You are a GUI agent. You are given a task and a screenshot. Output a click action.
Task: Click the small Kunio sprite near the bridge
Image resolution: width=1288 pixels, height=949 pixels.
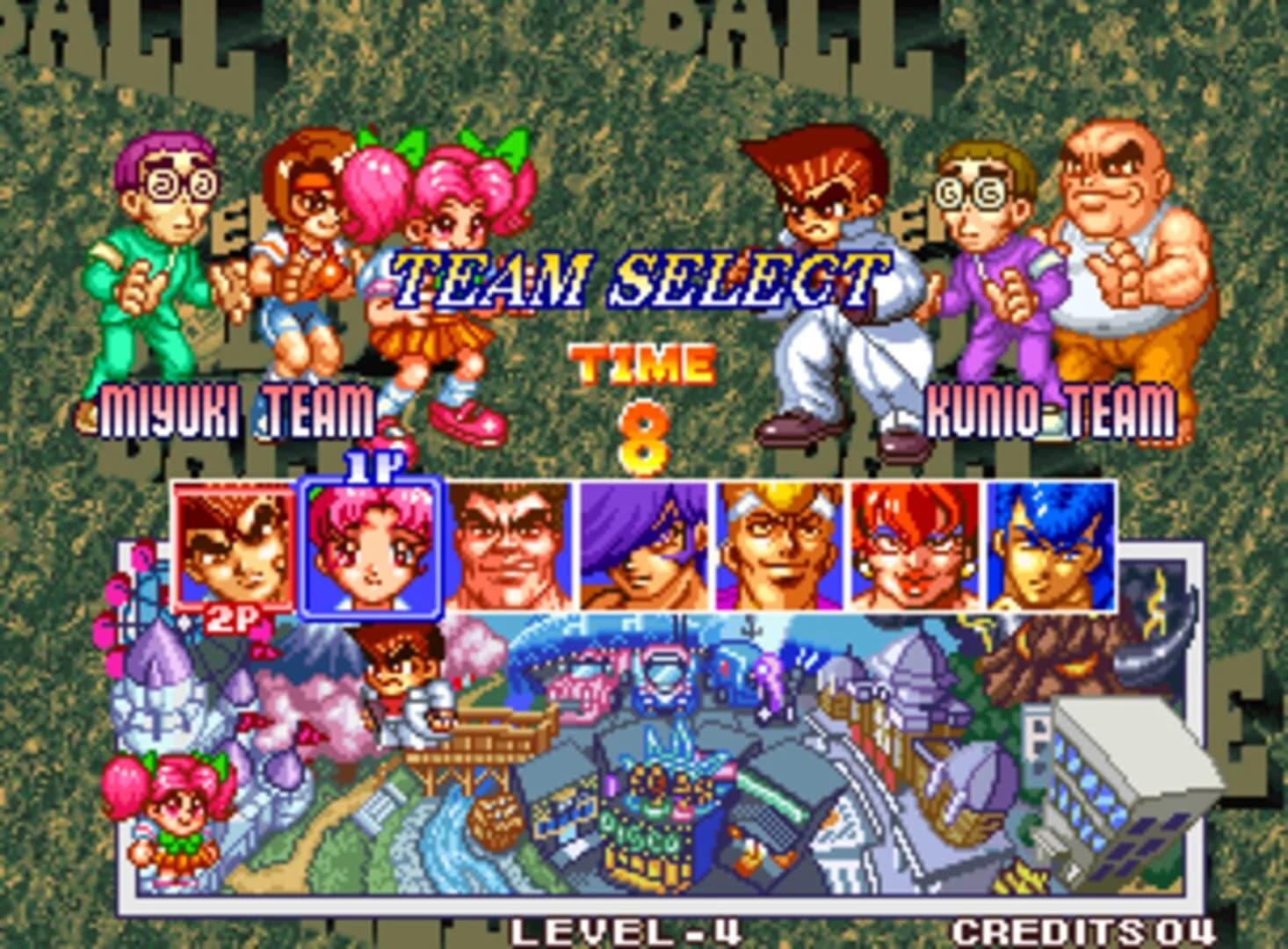(x=407, y=681)
